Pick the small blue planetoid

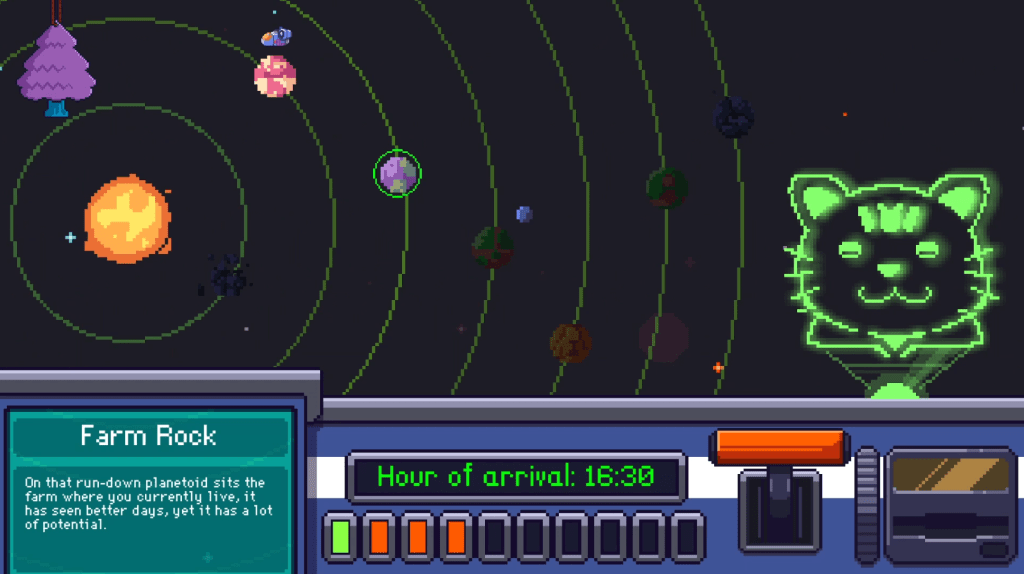(x=524, y=214)
